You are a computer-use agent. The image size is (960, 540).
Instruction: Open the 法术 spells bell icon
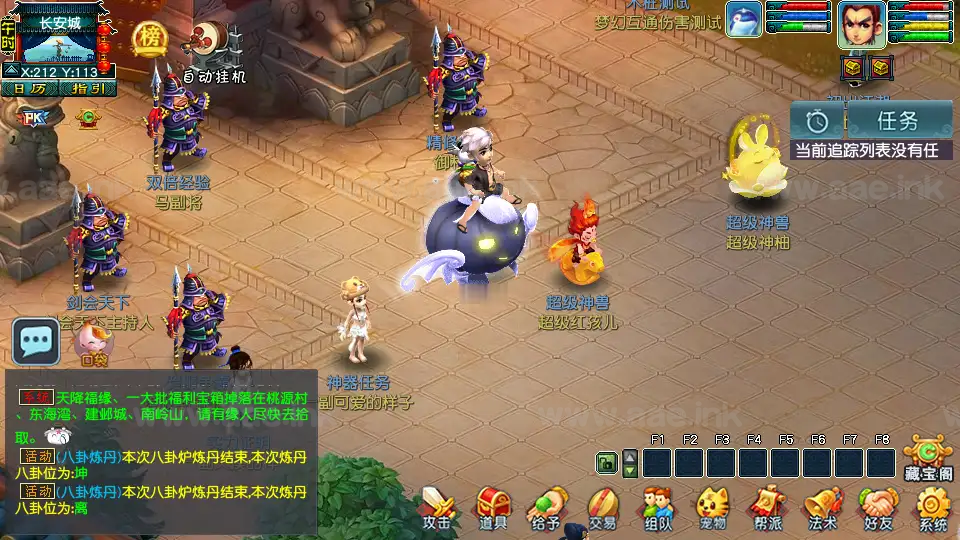coord(822,506)
